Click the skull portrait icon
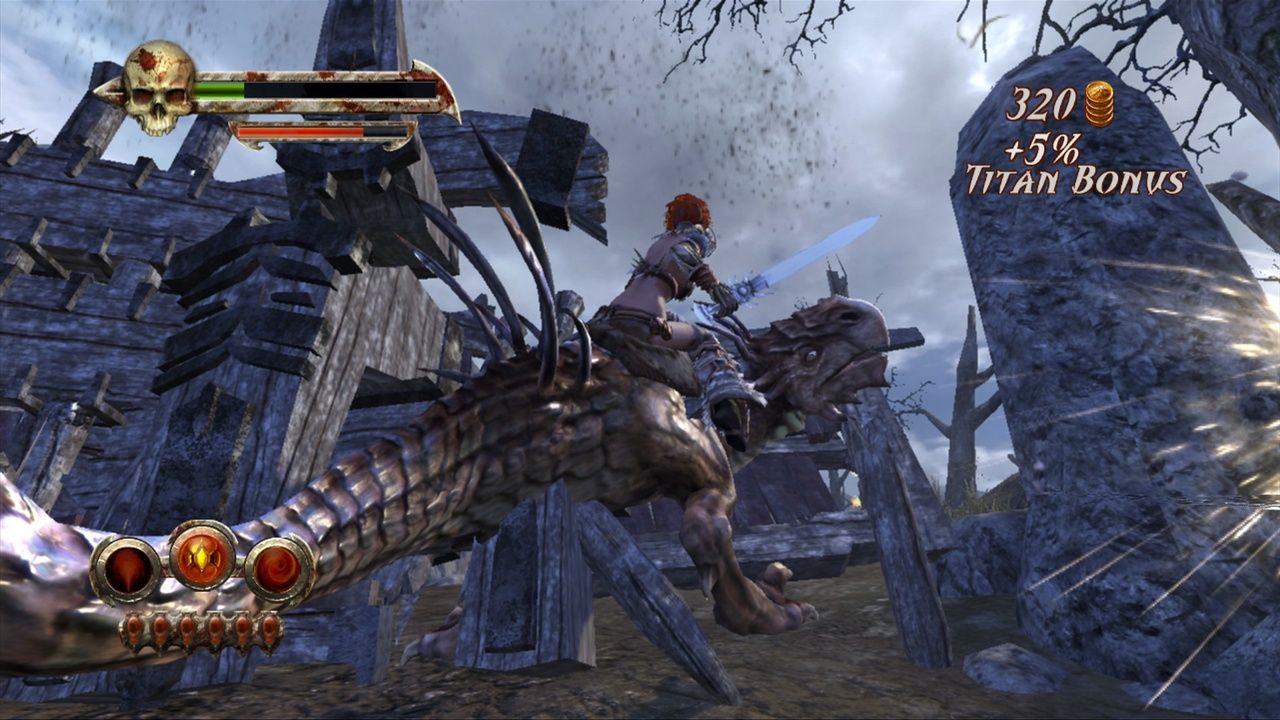 158,88
